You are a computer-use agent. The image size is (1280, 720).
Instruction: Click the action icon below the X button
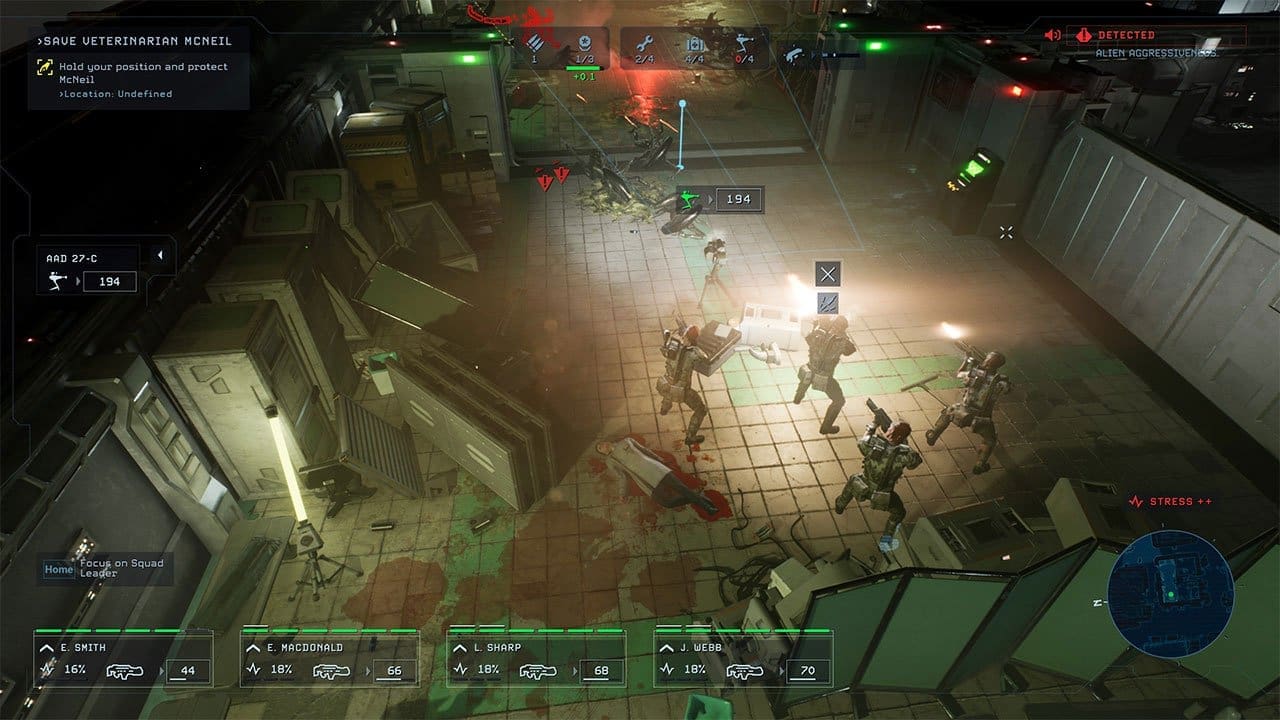[827, 303]
